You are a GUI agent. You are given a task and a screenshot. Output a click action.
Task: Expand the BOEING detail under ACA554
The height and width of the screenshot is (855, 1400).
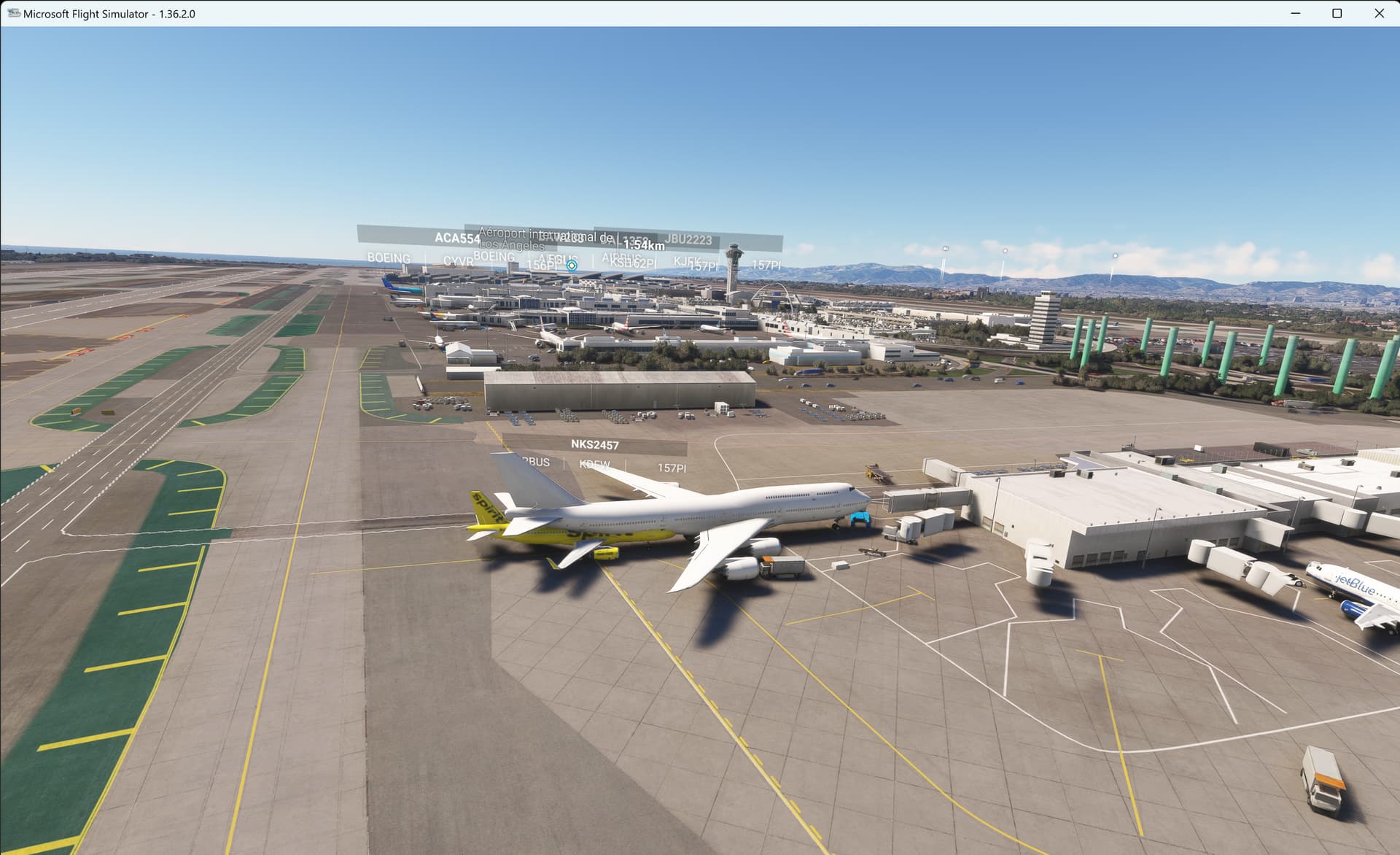coord(389,258)
